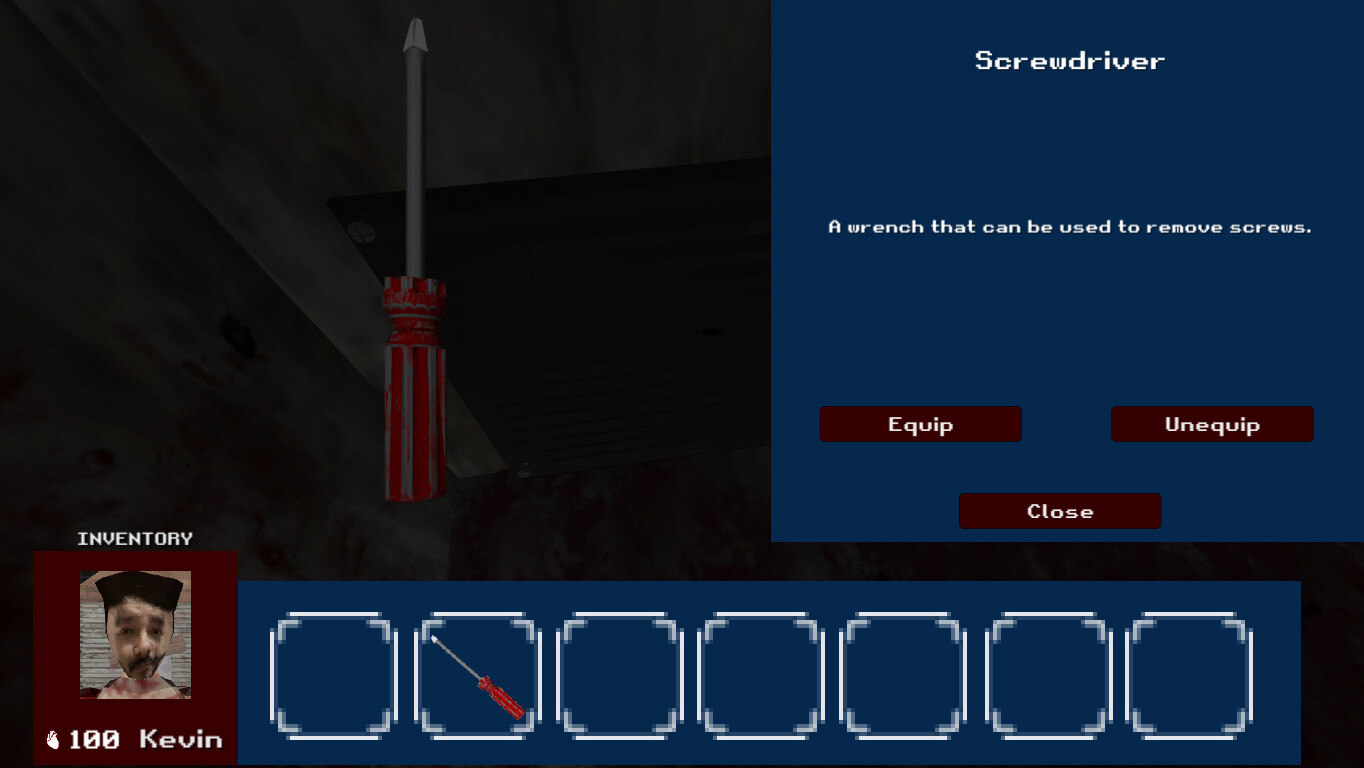Click the INVENTORY label
This screenshot has width=1364, height=768.
(x=135, y=538)
